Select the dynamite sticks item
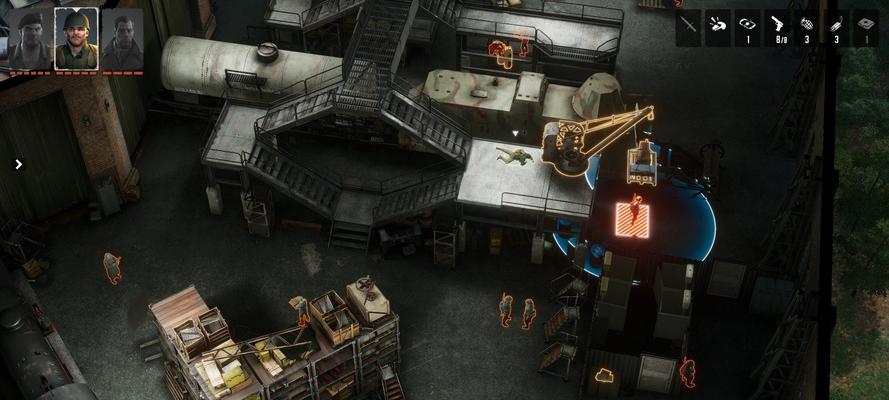 click(836, 26)
